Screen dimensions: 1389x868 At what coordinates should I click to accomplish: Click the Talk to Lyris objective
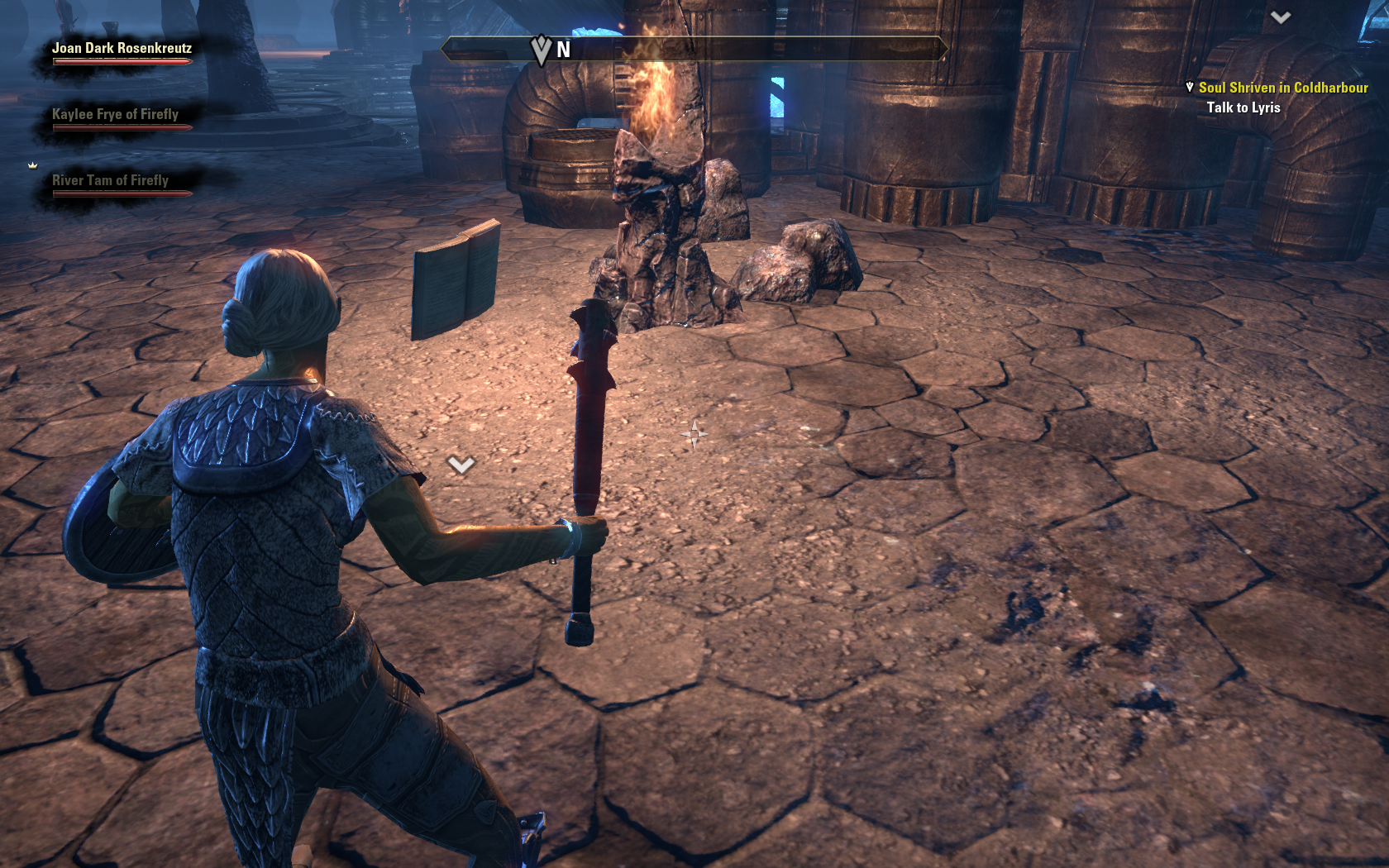pyautogui.click(x=1243, y=107)
